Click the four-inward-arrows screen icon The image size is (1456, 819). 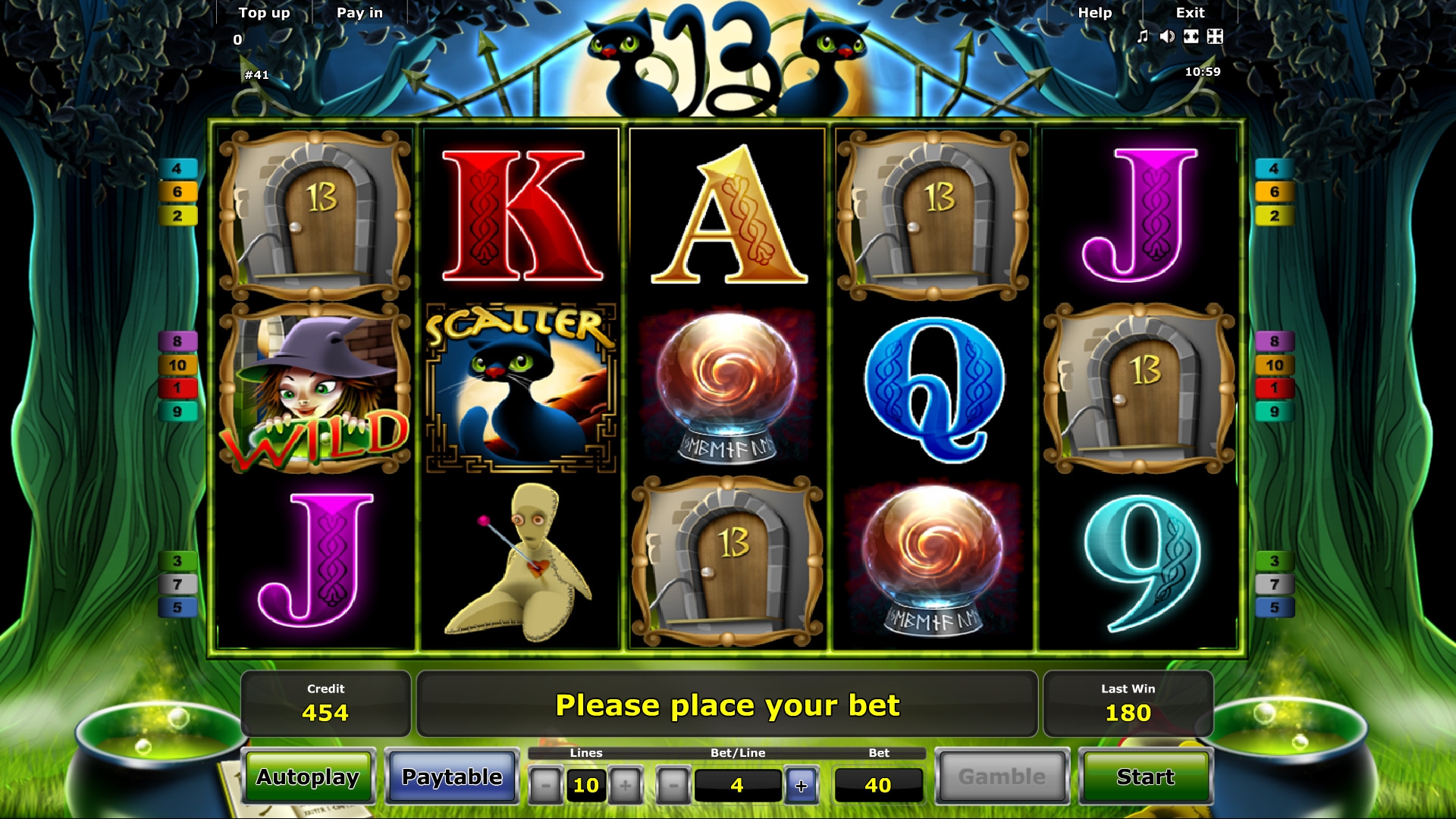(1215, 36)
